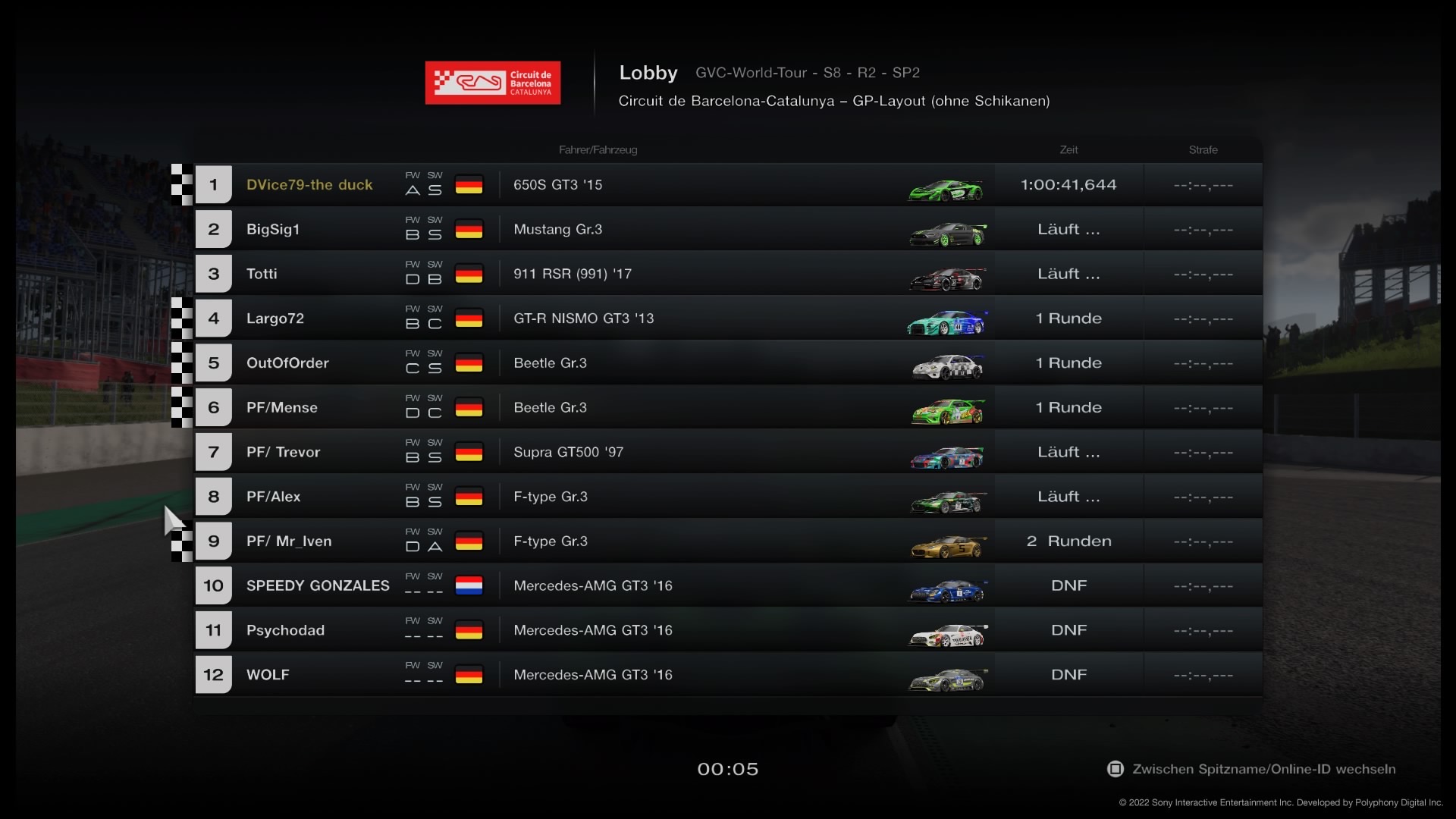Image resolution: width=1456 pixels, height=819 pixels.
Task: Pick the OutOfOrder driver row
Action: (x=287, y=363)
